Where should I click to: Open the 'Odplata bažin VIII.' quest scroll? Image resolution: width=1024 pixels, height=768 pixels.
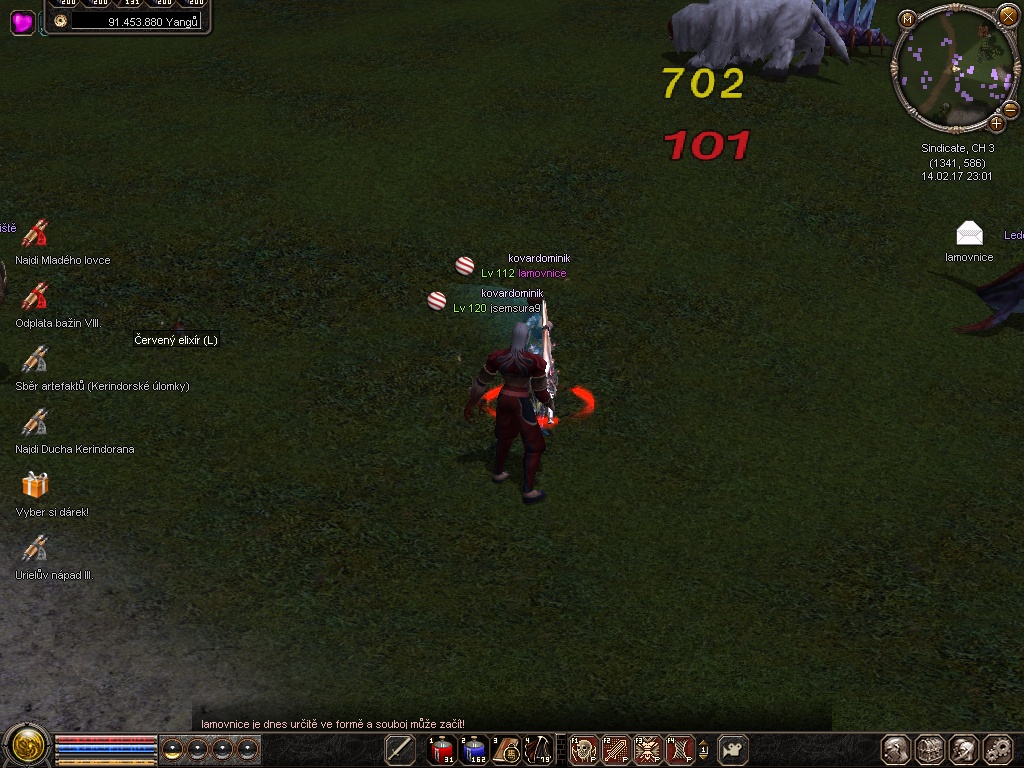[x=35, y=297]
